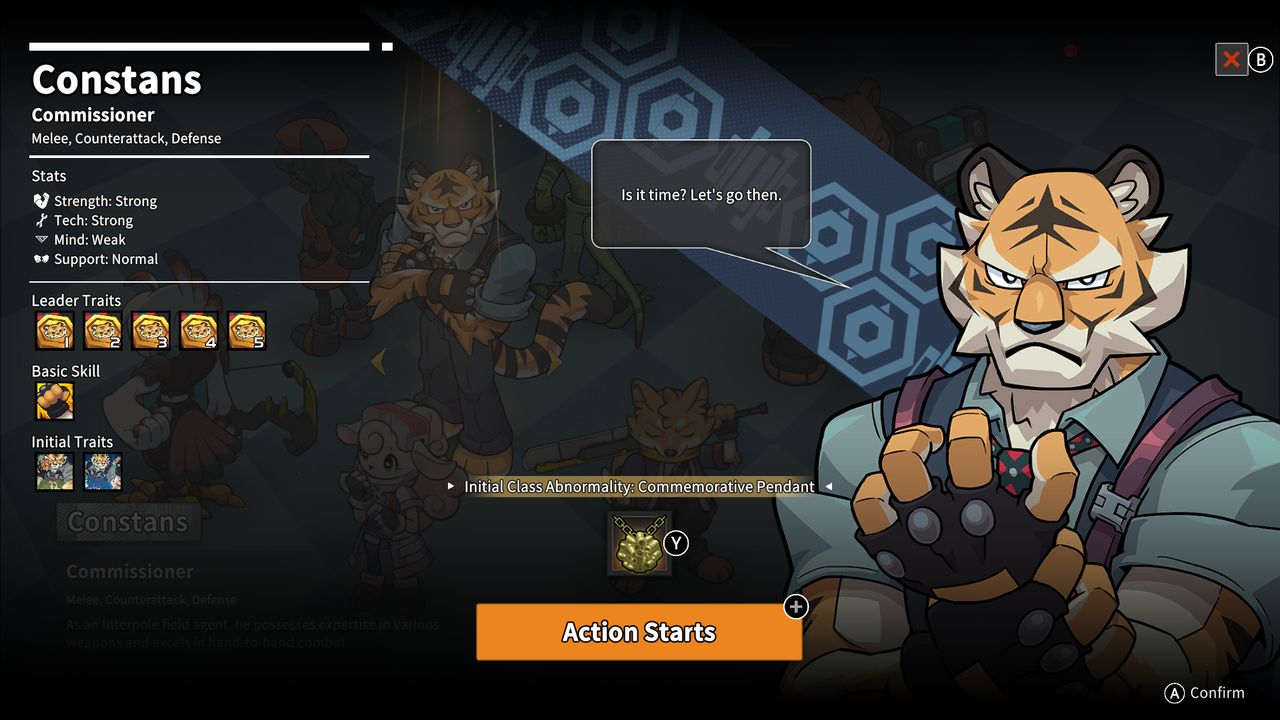This screenshot has width=1280, height=720.
Task: Open the first Initial Traits icon
Action: coord(53,472)
